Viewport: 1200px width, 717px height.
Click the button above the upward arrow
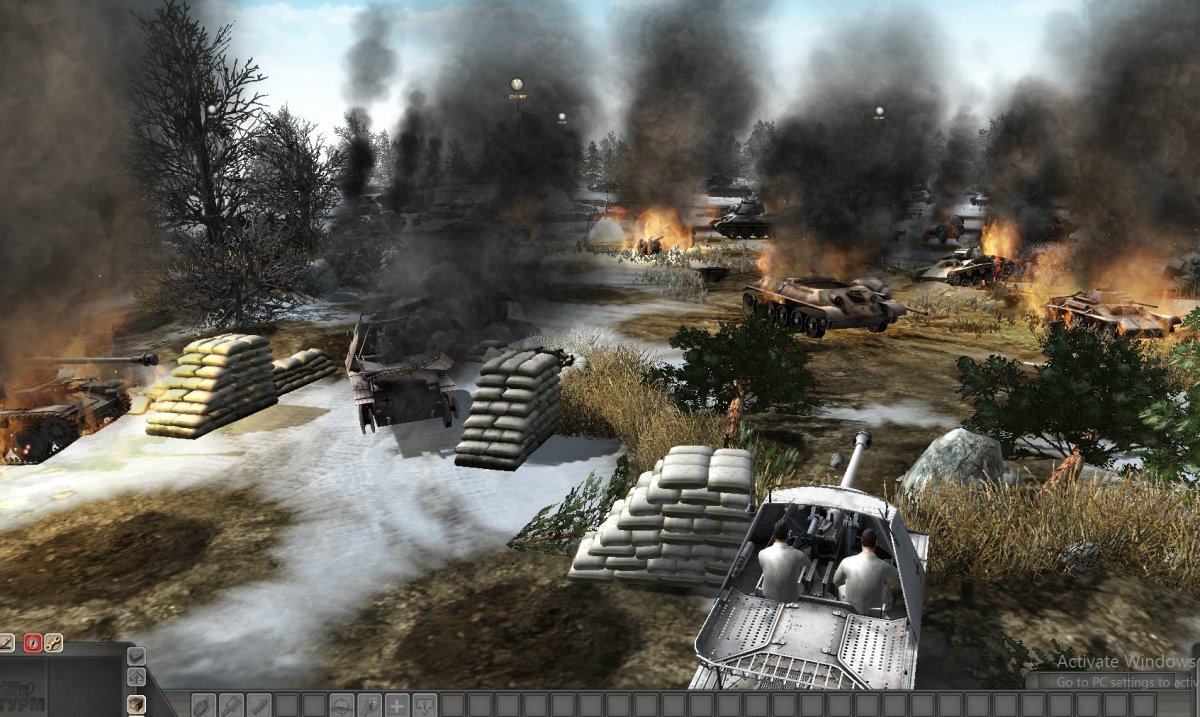click(137, 656)
